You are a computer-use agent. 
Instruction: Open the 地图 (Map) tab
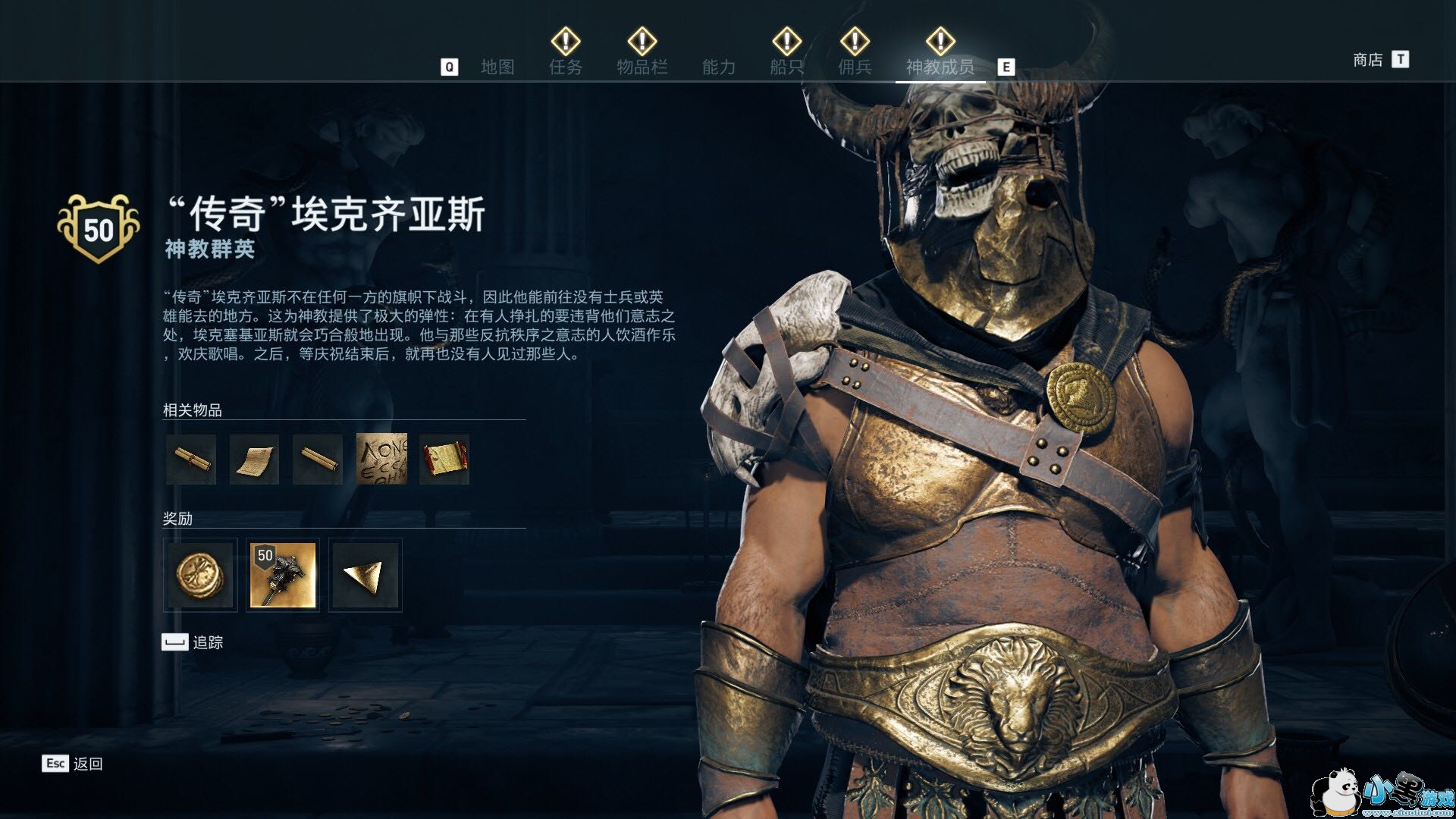coord(497,67)
